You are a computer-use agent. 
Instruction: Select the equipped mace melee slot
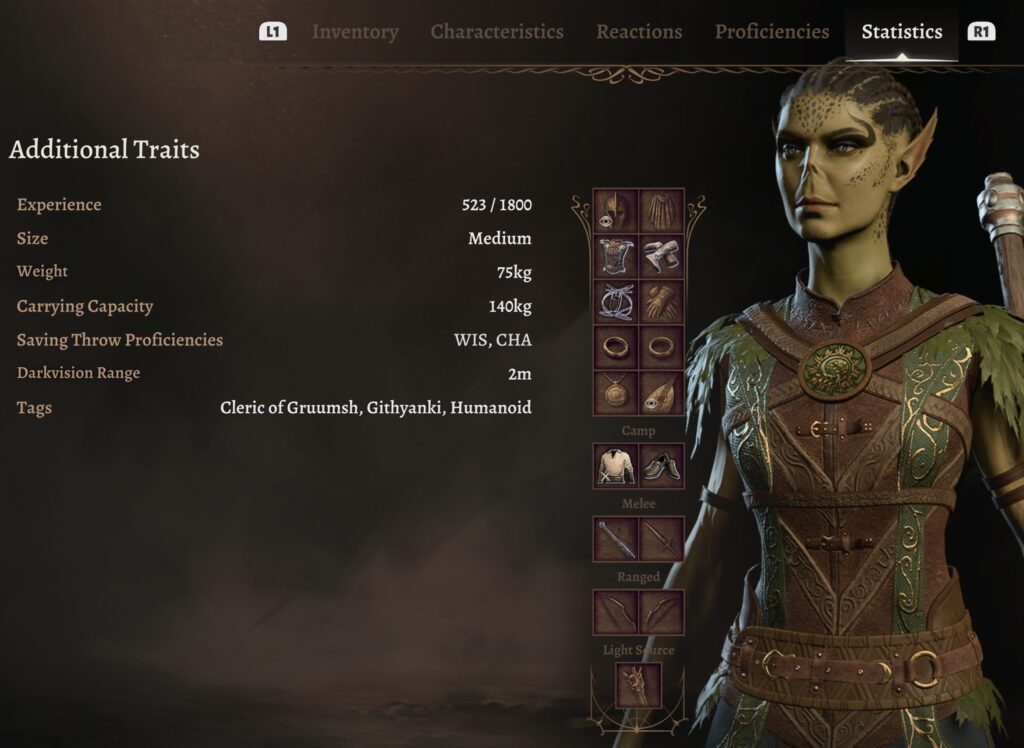[x=616, y=539]
